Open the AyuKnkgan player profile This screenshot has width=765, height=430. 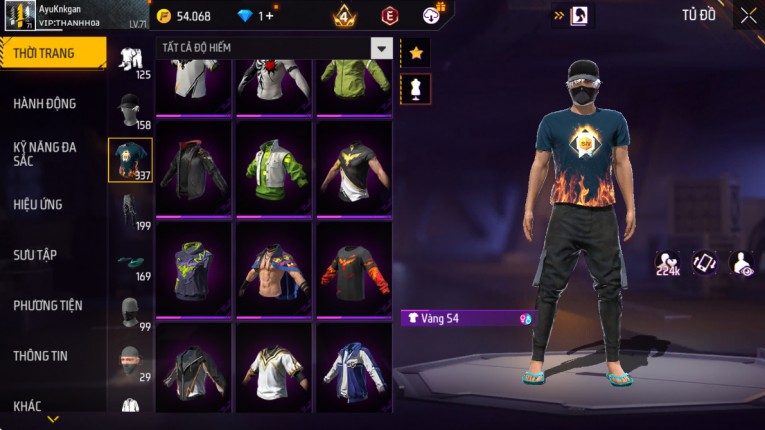[75, 14]
